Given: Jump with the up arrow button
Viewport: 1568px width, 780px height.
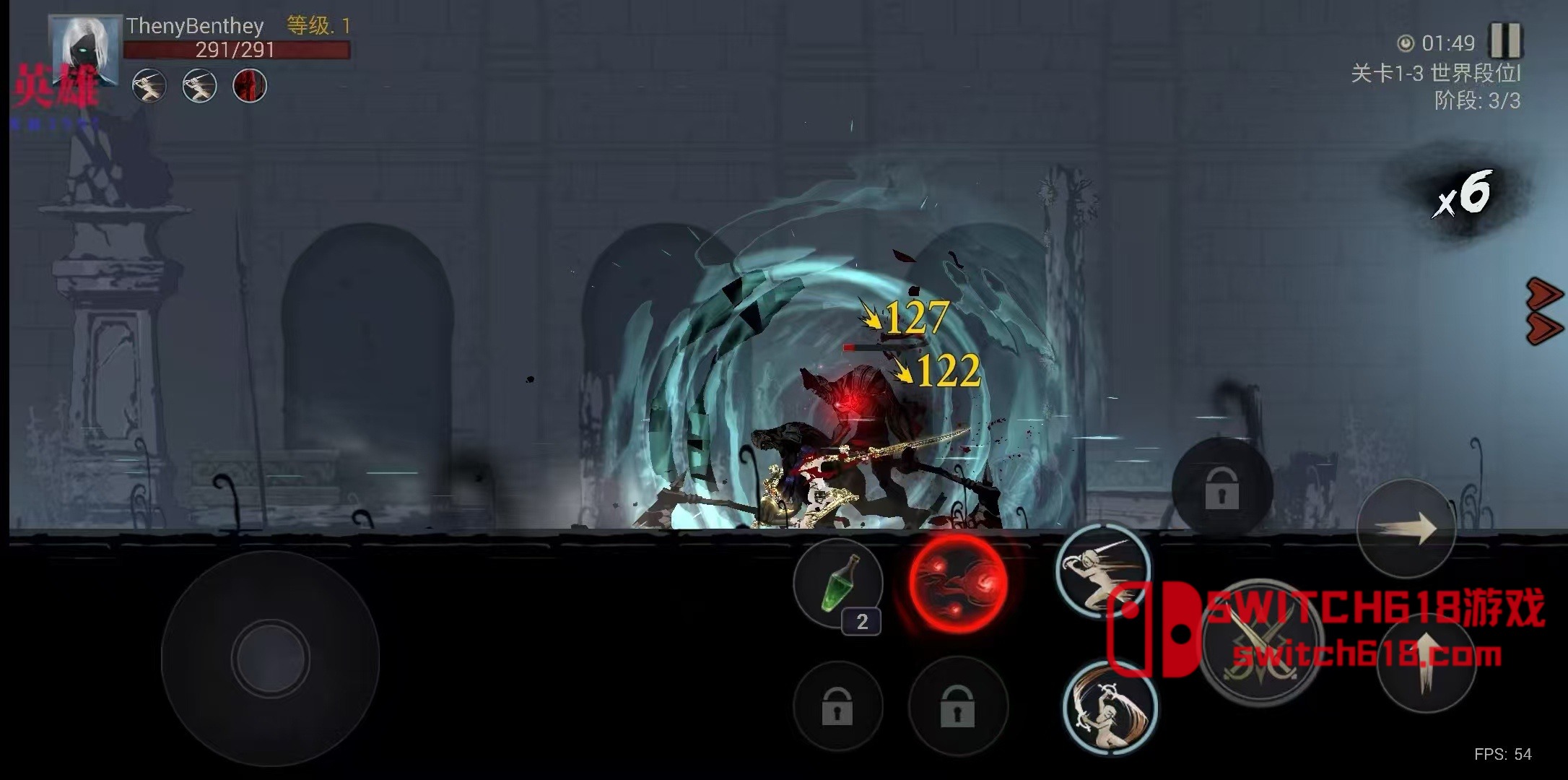Looking at the screenshot, I should [x=1426, y=663].
